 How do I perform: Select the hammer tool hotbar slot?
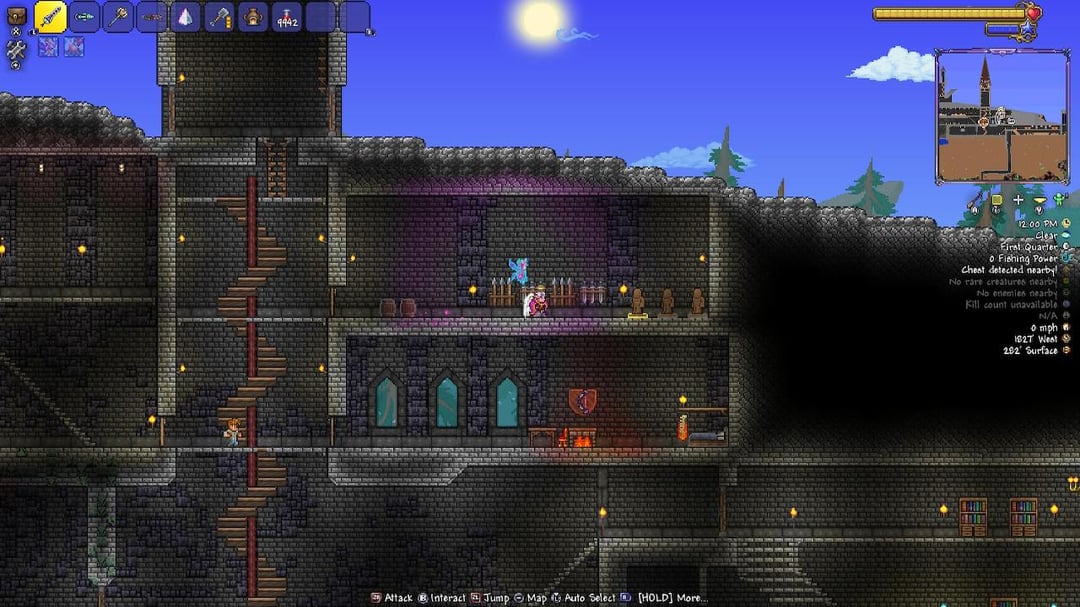tap(220, 17)
